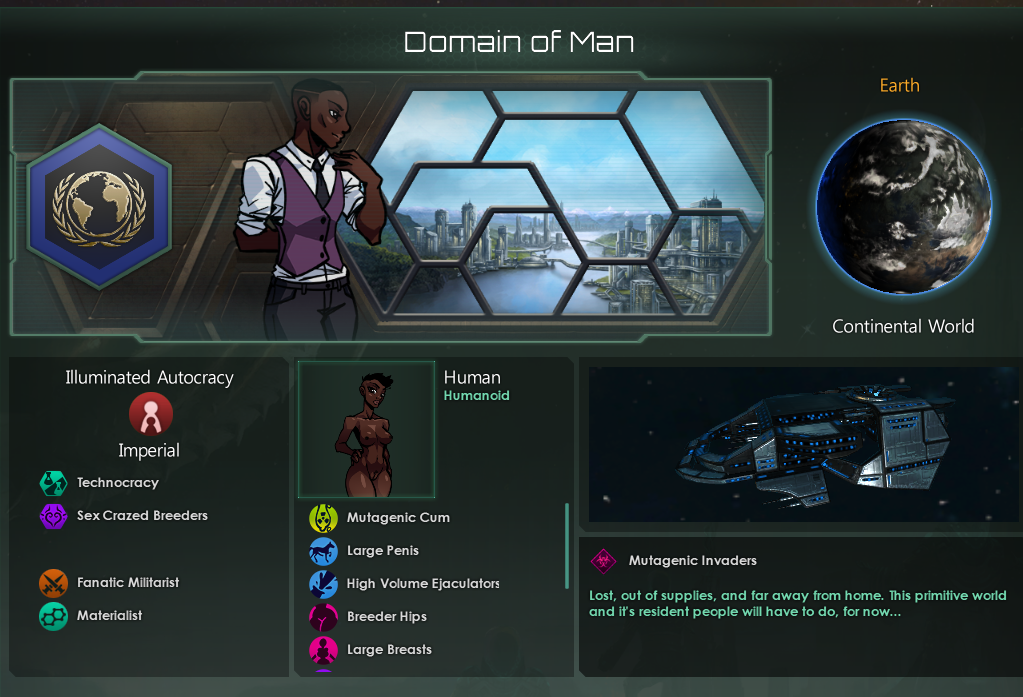Click the Domain of Man empire flag emblem
This screenshot has width=1023, height=697.
click(x=99, y=207)
